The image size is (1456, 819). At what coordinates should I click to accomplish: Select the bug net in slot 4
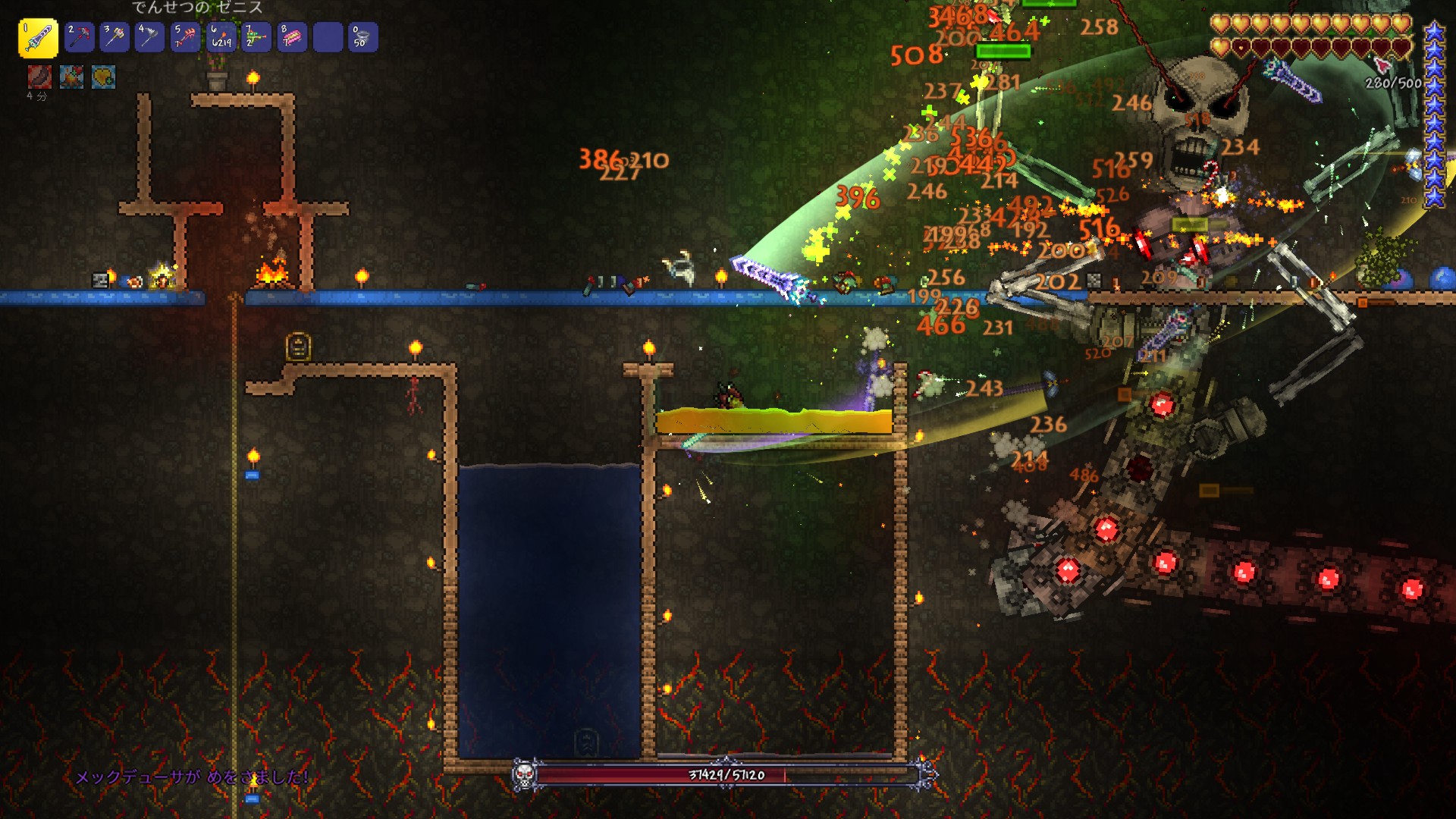(x=149, y=37)
